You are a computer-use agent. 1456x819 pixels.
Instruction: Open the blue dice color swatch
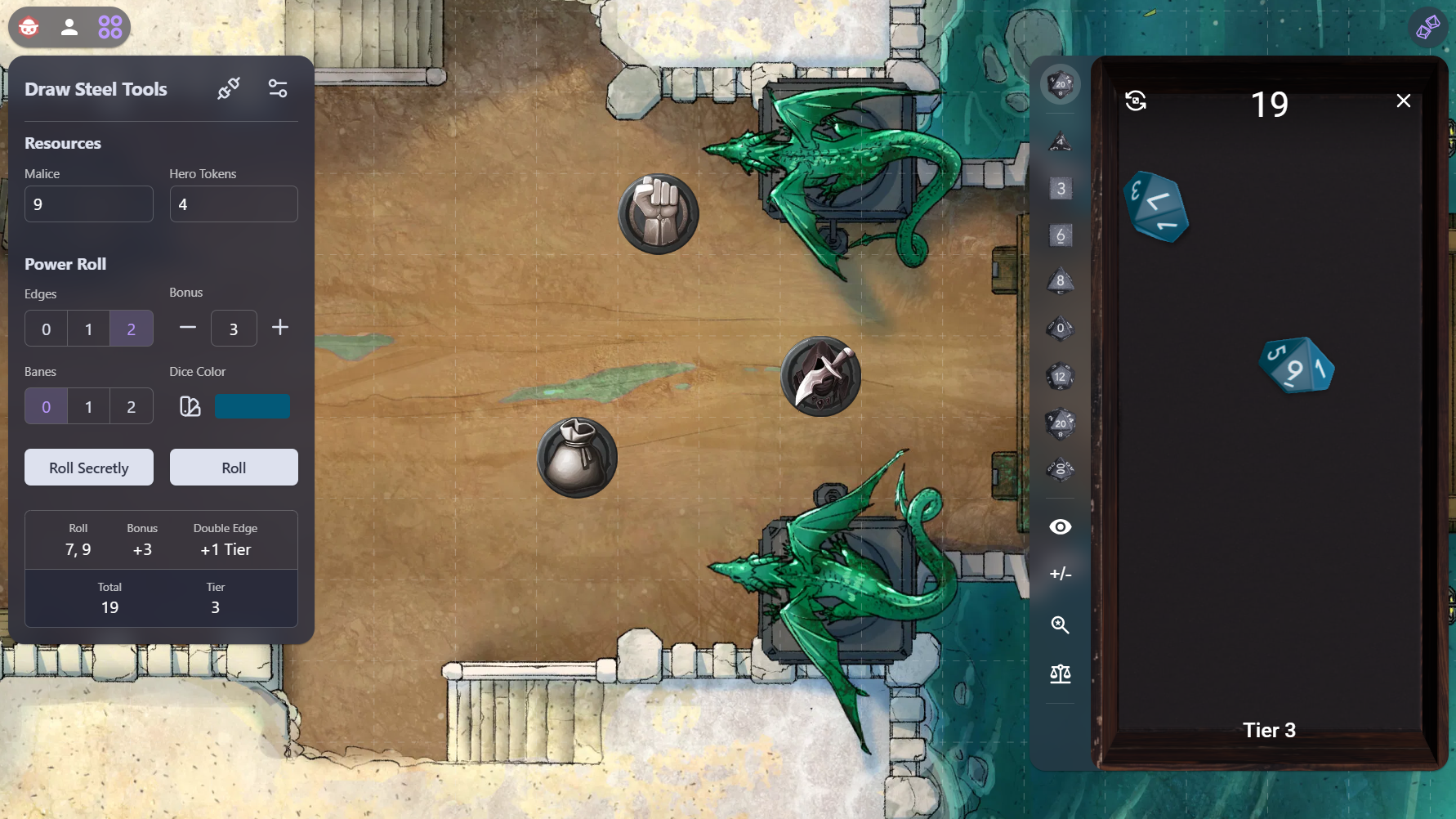coord(252,406)
